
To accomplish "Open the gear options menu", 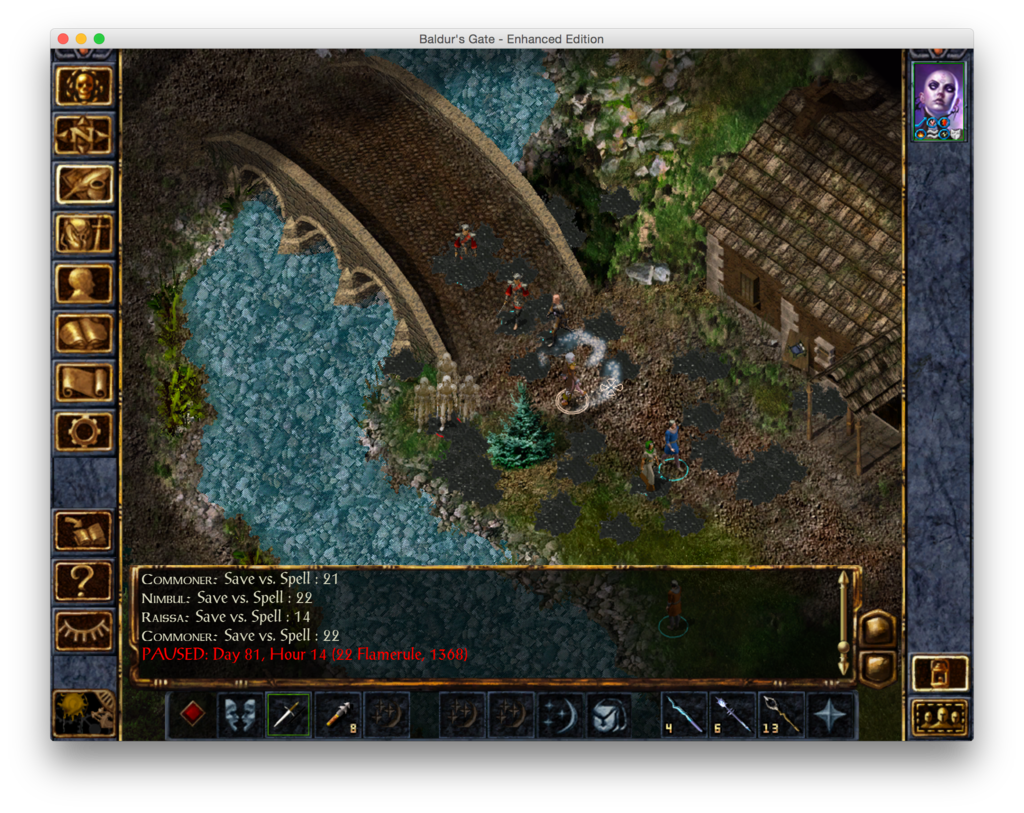I will coord(84,431).
